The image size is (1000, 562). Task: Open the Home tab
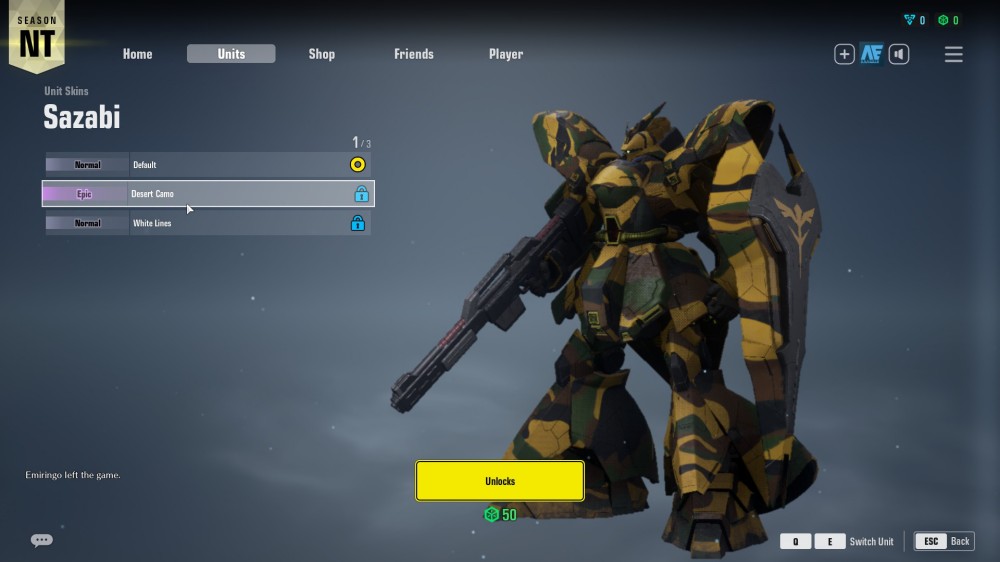(x=138, y=54)
